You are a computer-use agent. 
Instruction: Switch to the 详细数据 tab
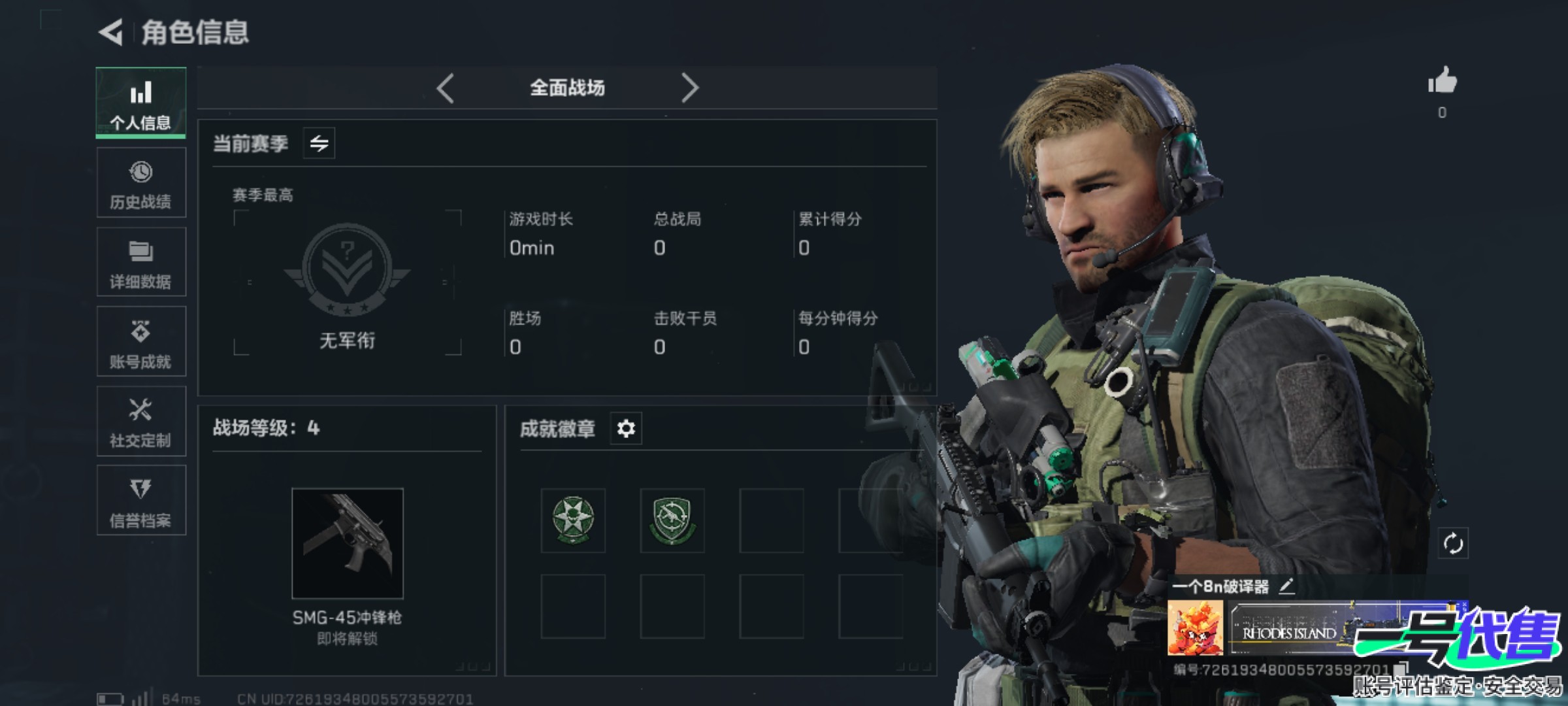[140, 262]
